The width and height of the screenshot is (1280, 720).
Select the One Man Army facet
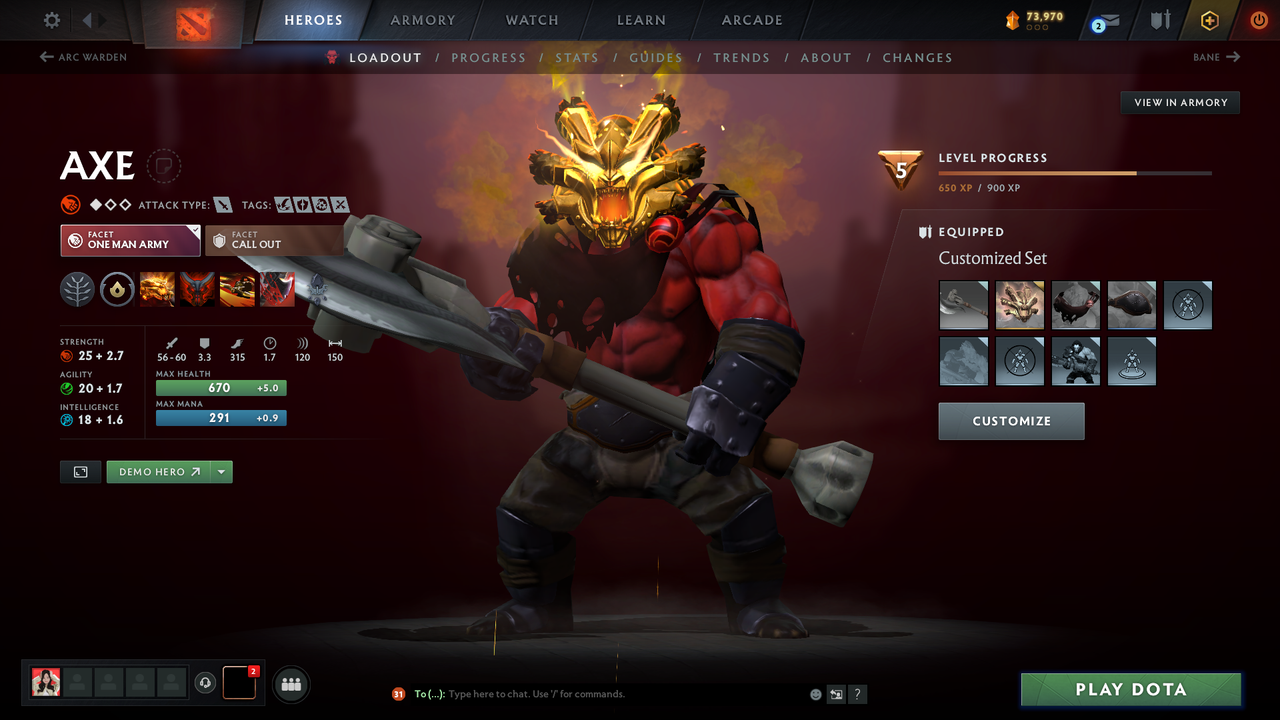click(130, 240)
